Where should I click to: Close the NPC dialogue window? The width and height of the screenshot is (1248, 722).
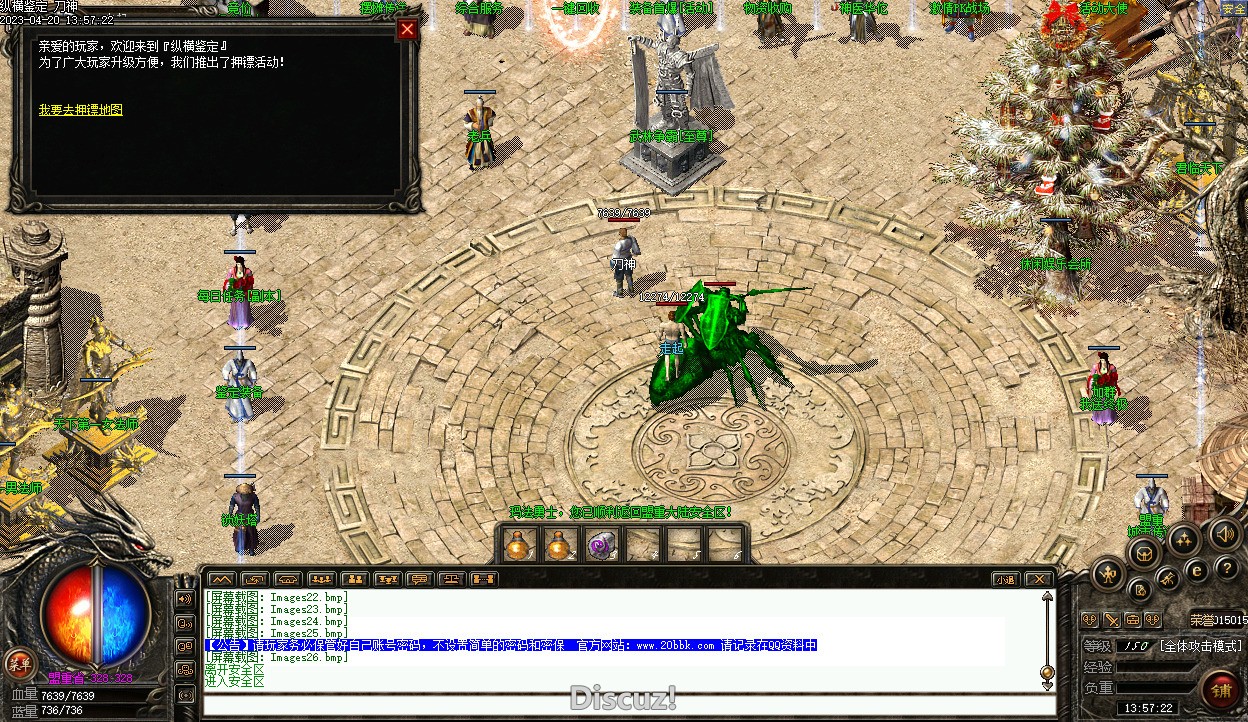click(407, 30)
